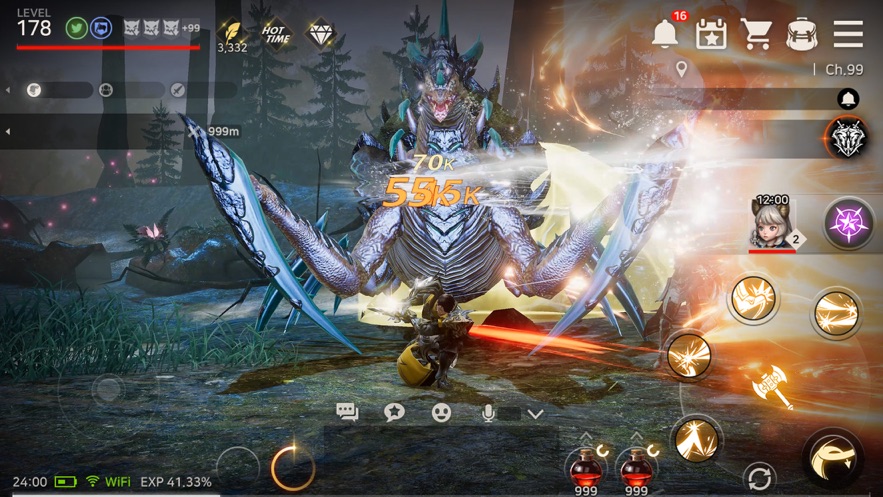Open the map location pin

coord(682,69)
